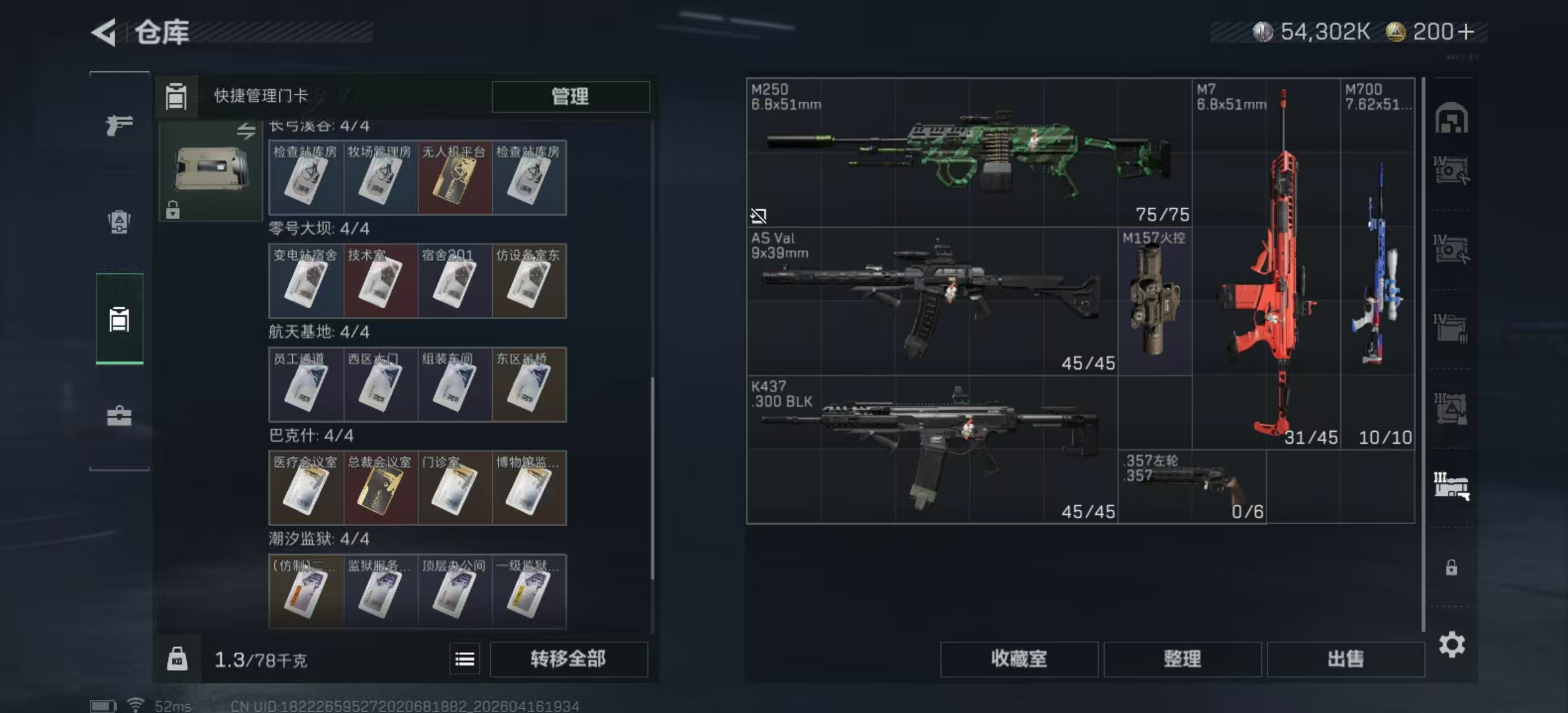Select the golden 无人机平台 keycard
Viewport: 1568px width, 713px height.
(455, 178)
